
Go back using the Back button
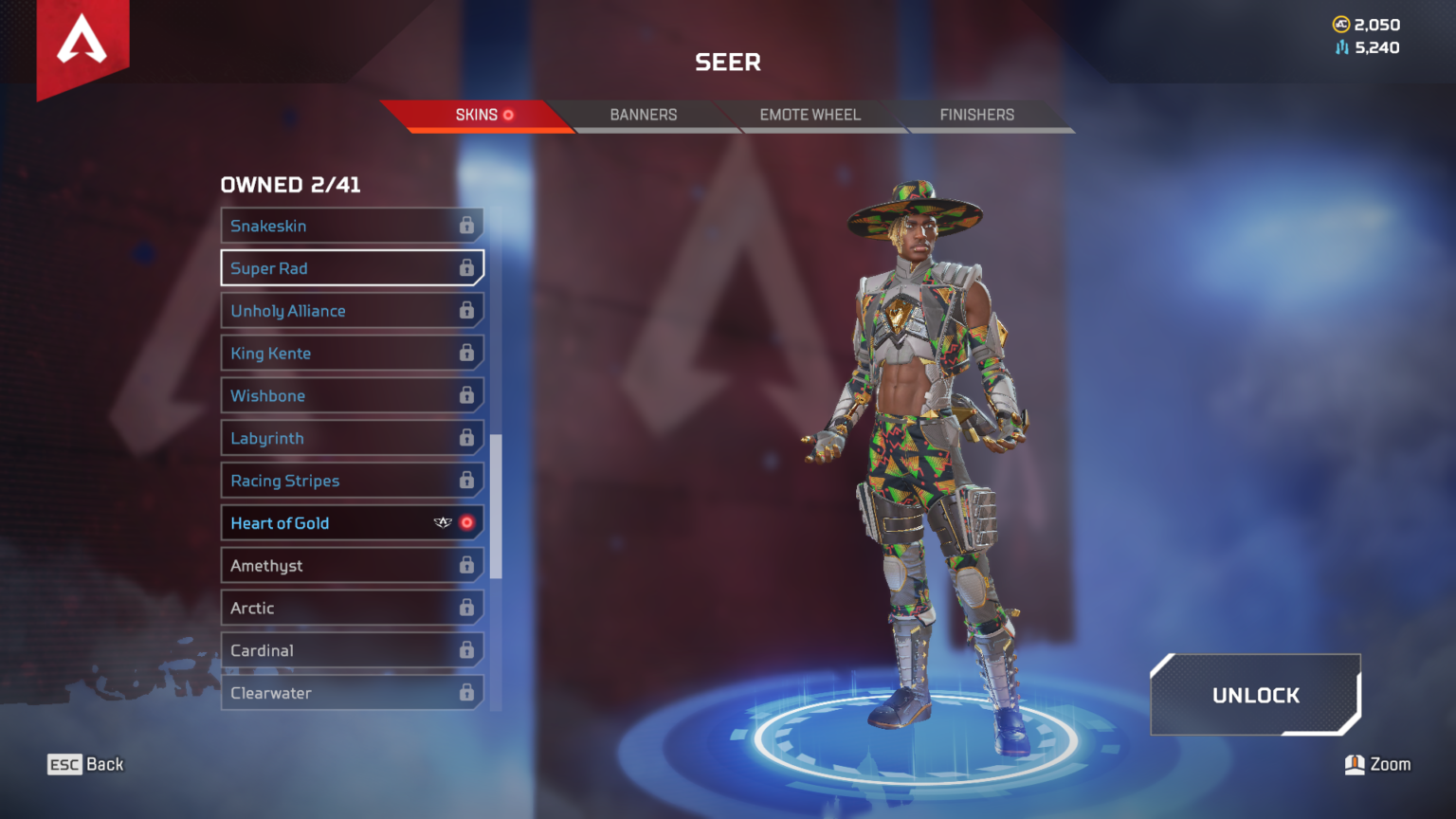[86, 764]
